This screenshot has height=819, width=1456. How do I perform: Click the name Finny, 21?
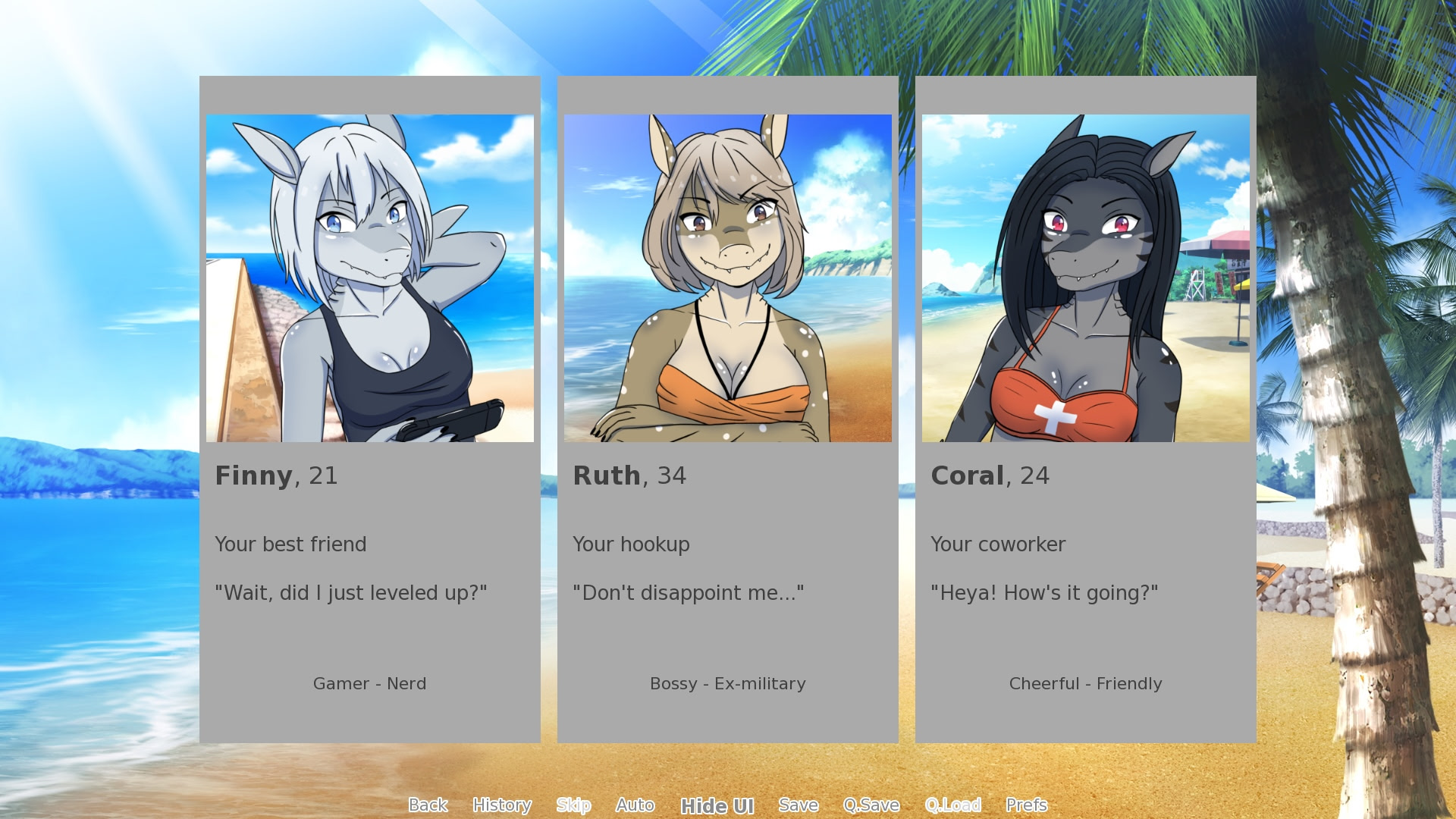coord(276,476)
